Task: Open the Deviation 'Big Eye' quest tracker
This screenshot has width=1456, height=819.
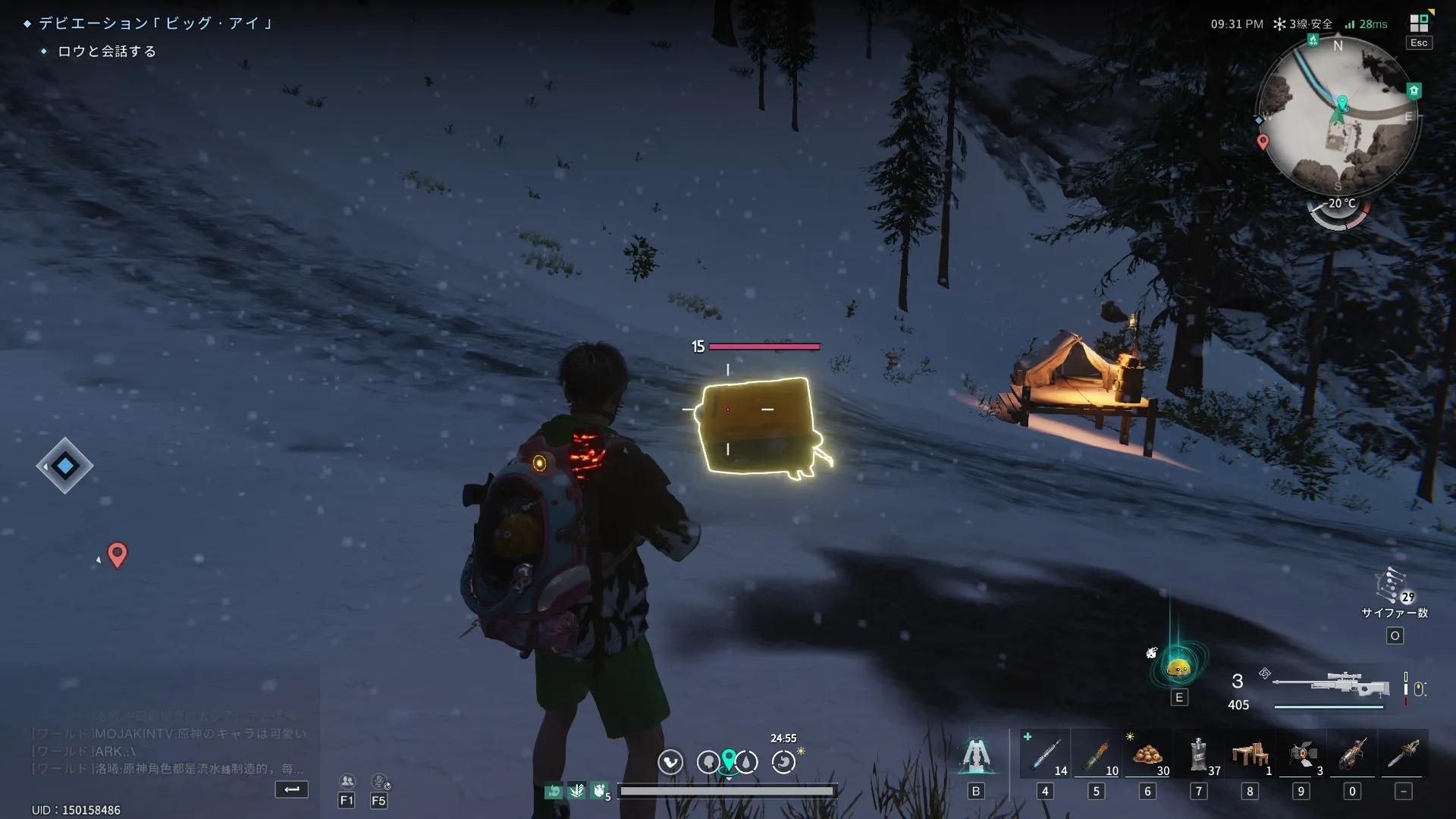Action: pyautogui.click(x=156, y=24)
